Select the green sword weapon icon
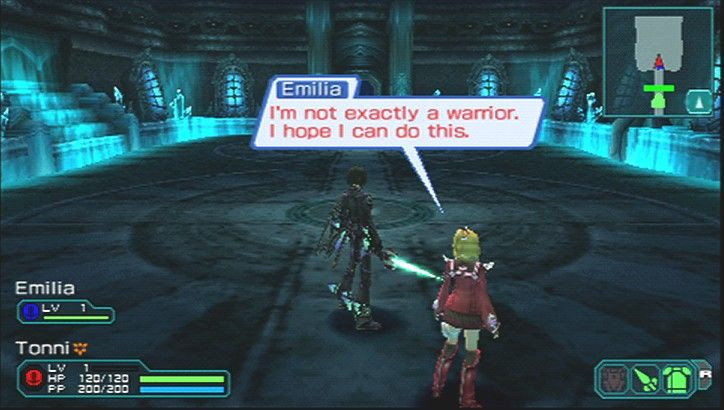Screen dimensions: 724x410 (644, 378)
